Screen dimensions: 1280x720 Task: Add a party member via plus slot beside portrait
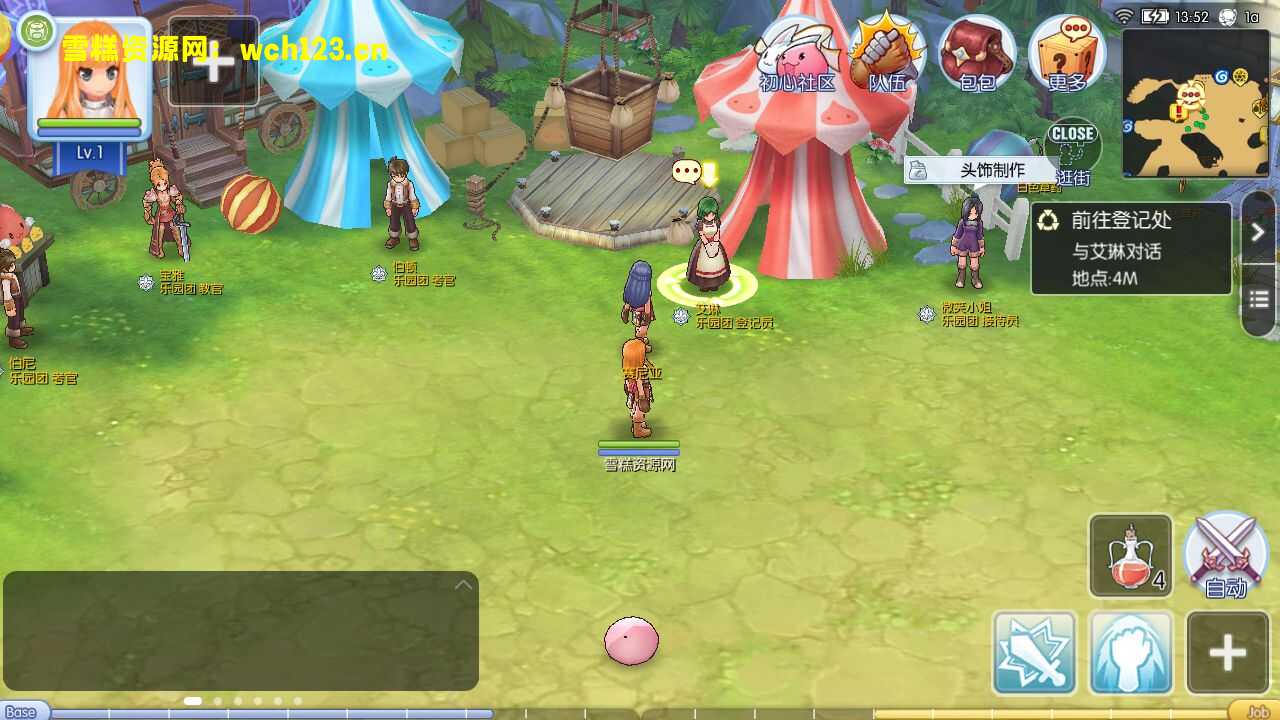coord(213,62)
